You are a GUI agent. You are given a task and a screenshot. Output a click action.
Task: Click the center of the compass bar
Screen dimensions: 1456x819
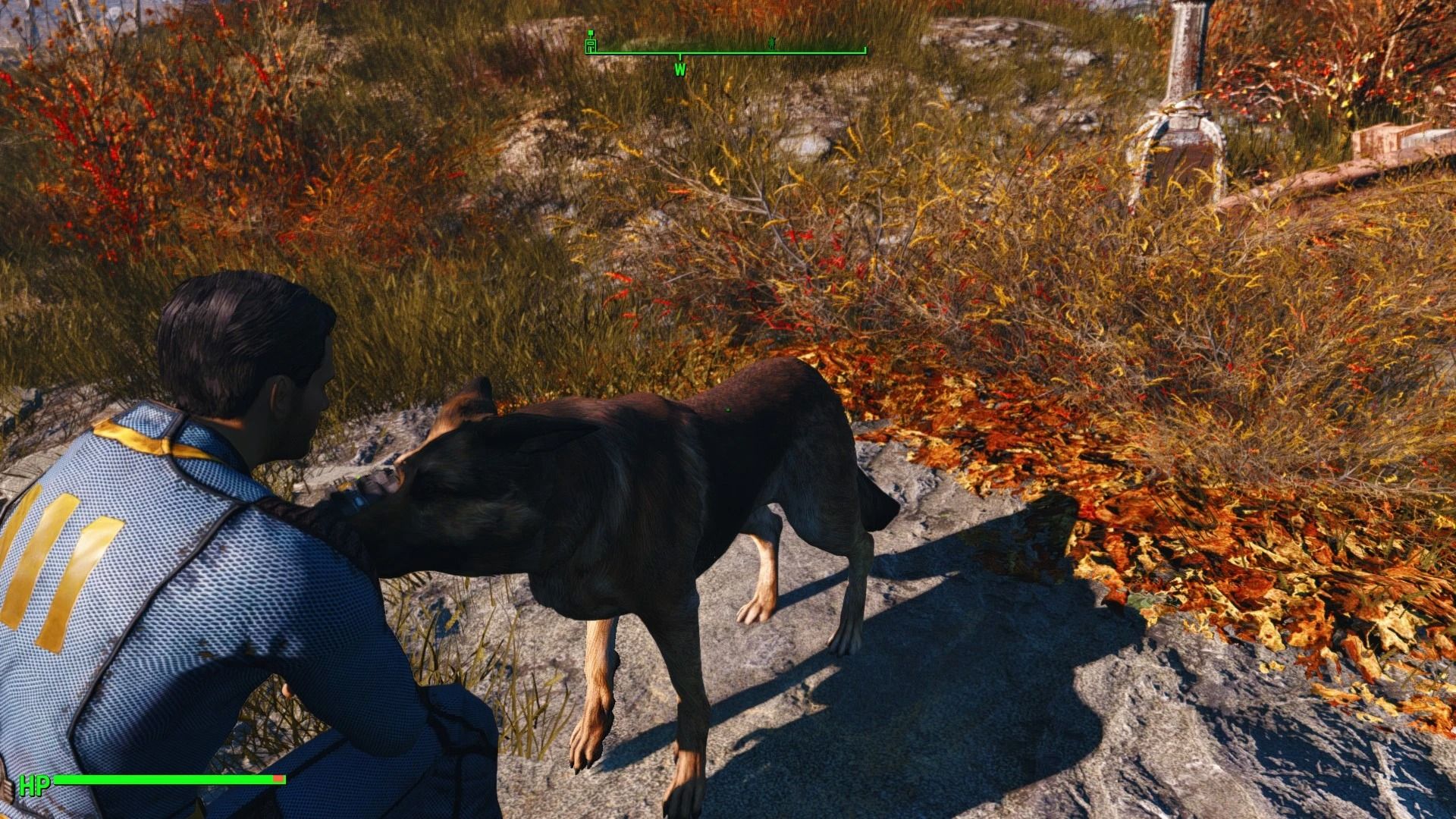728,52
